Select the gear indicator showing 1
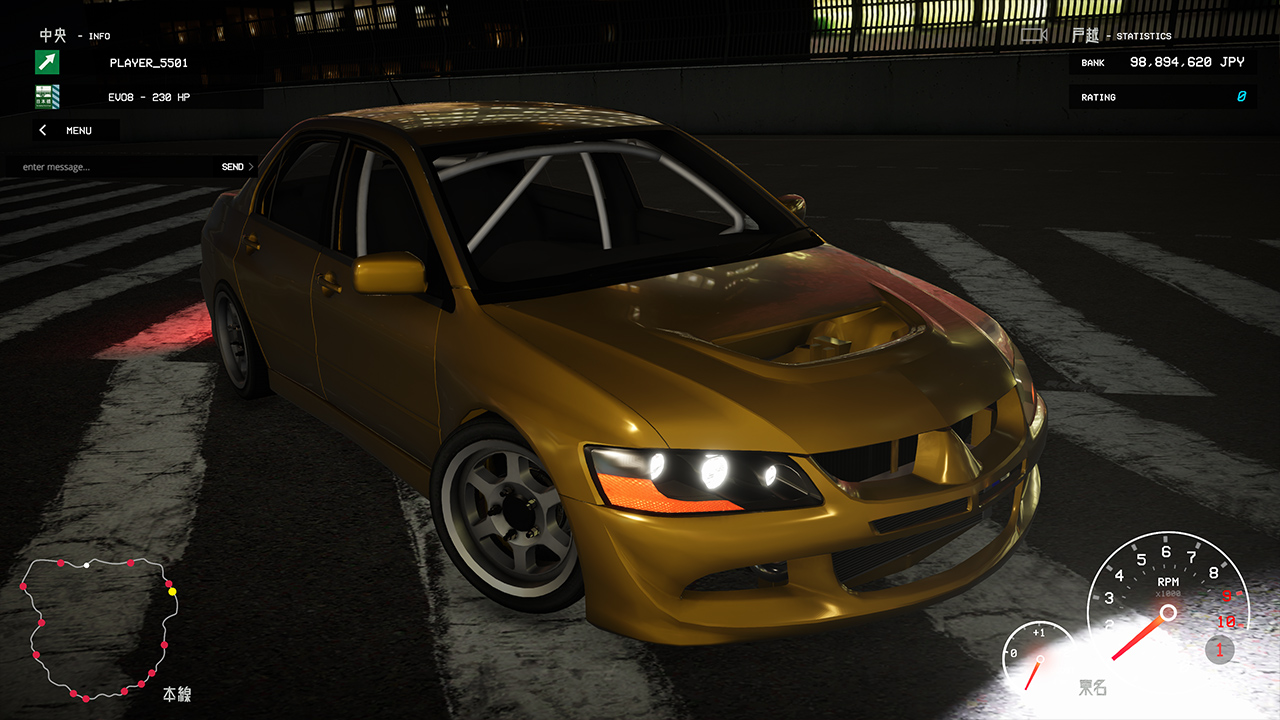 (1219, 651)
